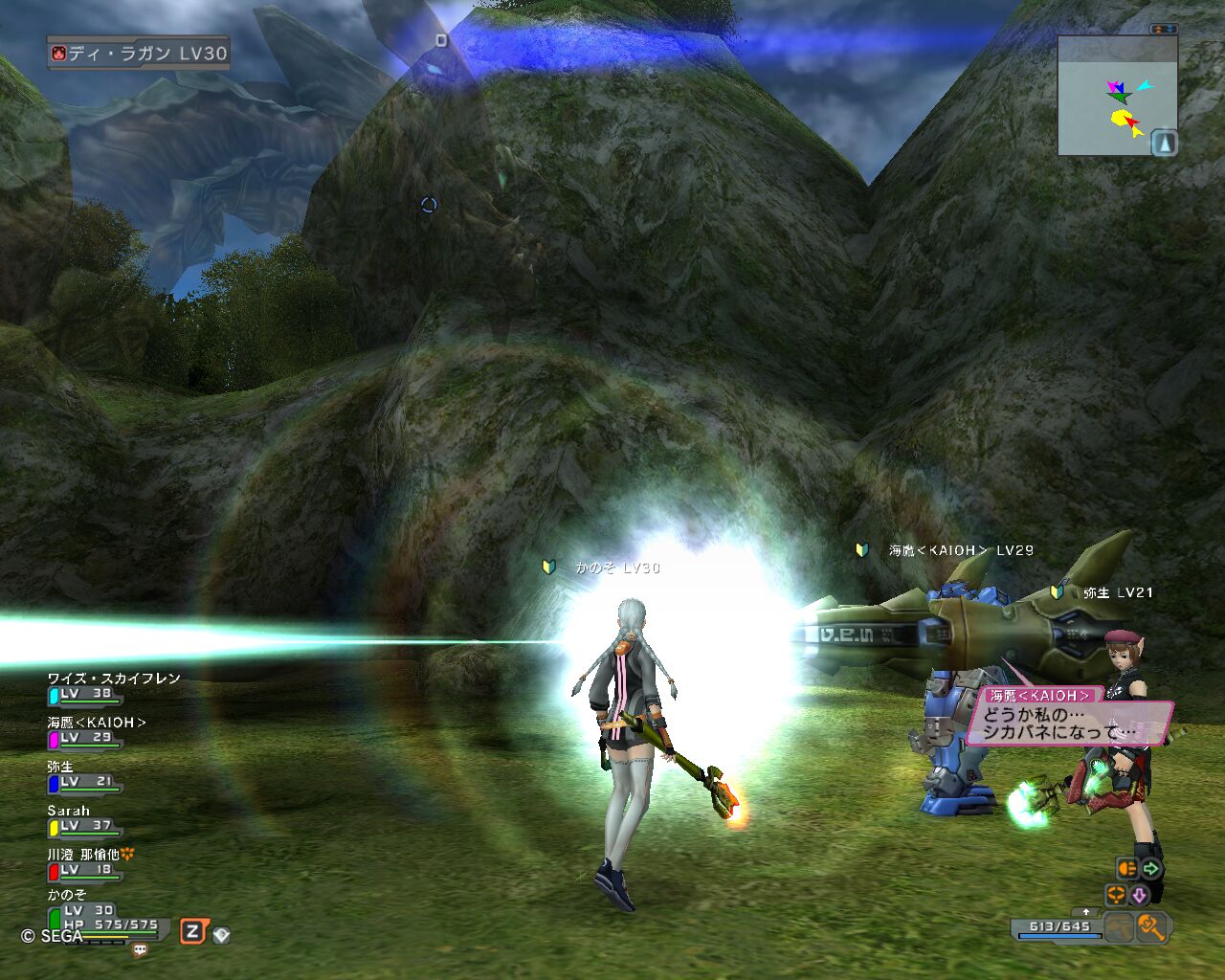Select the orange rod weapon slot
This screenshot has width=1225, height=980.
coord(1149,926)
